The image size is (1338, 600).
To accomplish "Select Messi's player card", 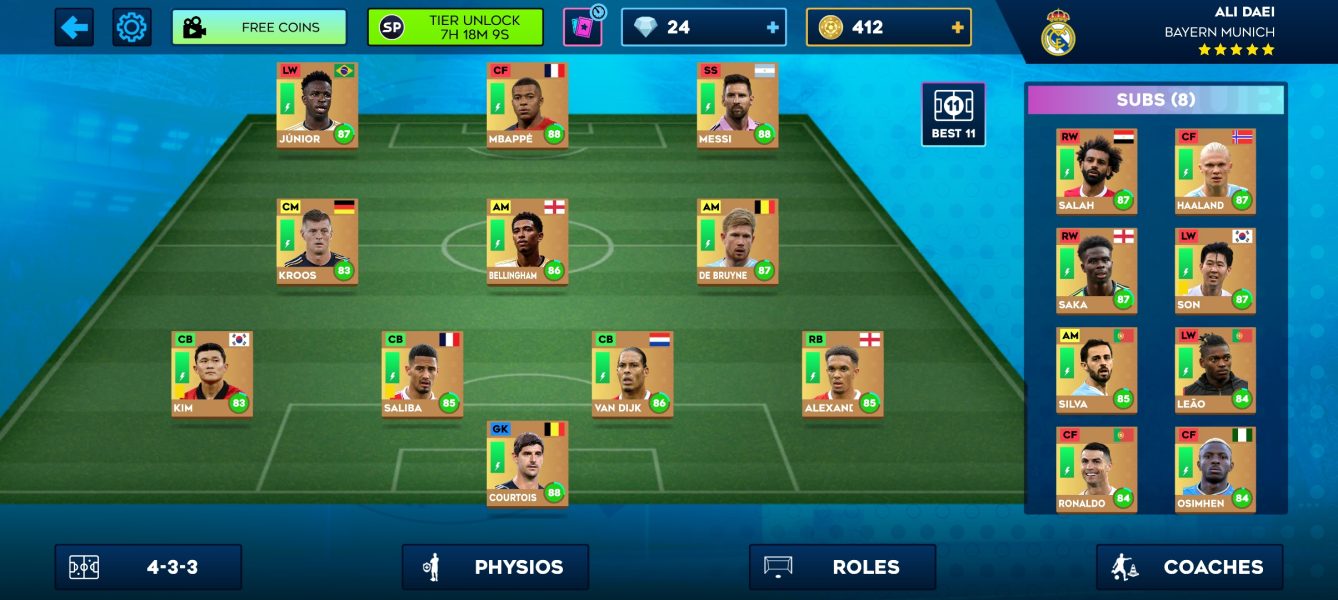I will pos(737,105).
